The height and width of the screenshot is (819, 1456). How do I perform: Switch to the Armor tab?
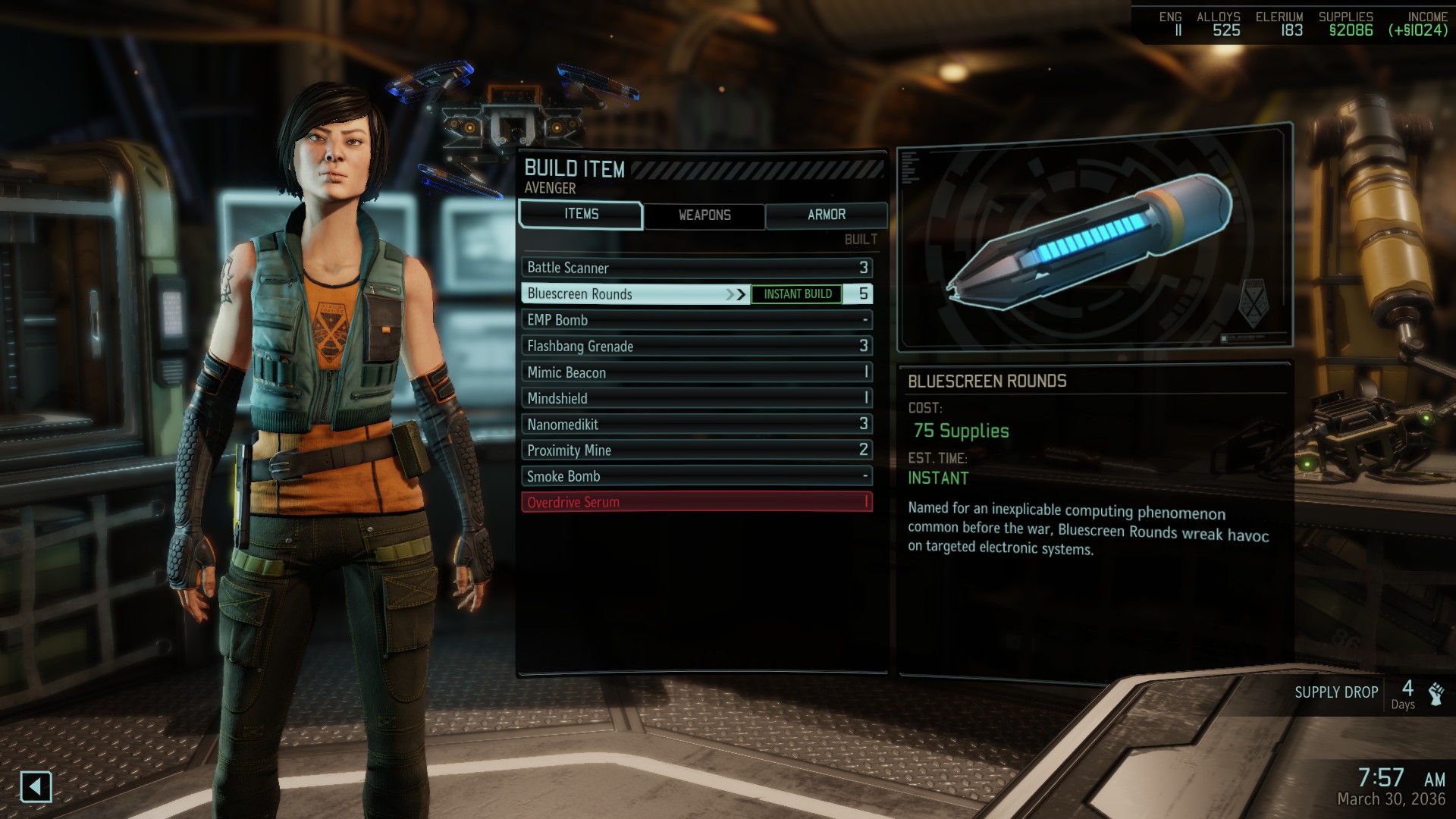click(x=826, y=215)
